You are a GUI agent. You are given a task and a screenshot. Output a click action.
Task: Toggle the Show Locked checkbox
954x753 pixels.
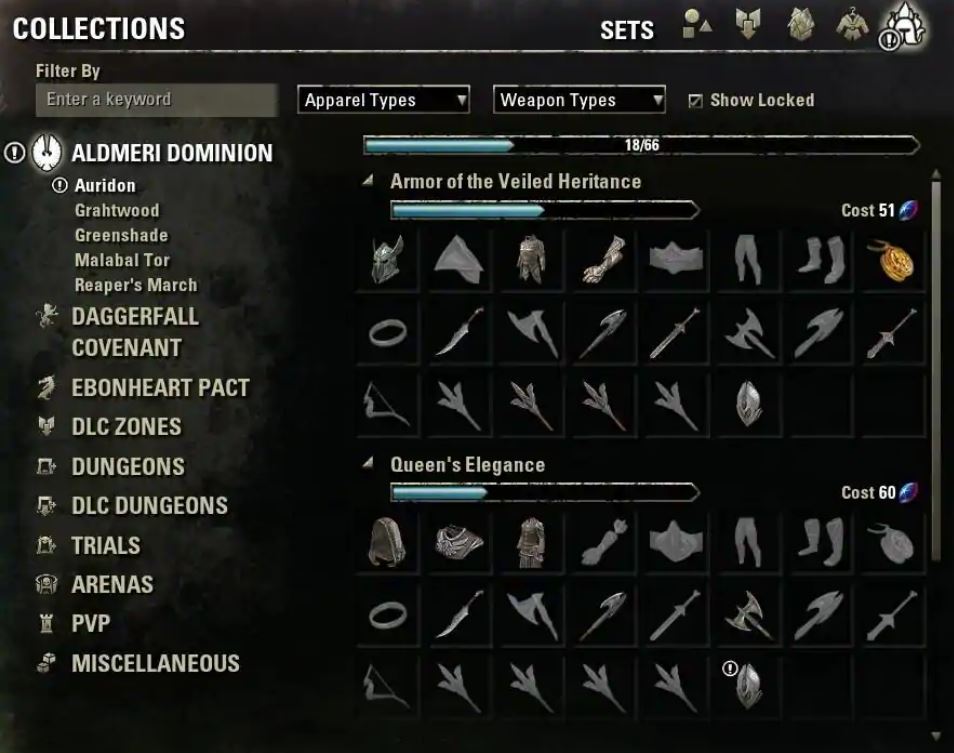(696, 100)
